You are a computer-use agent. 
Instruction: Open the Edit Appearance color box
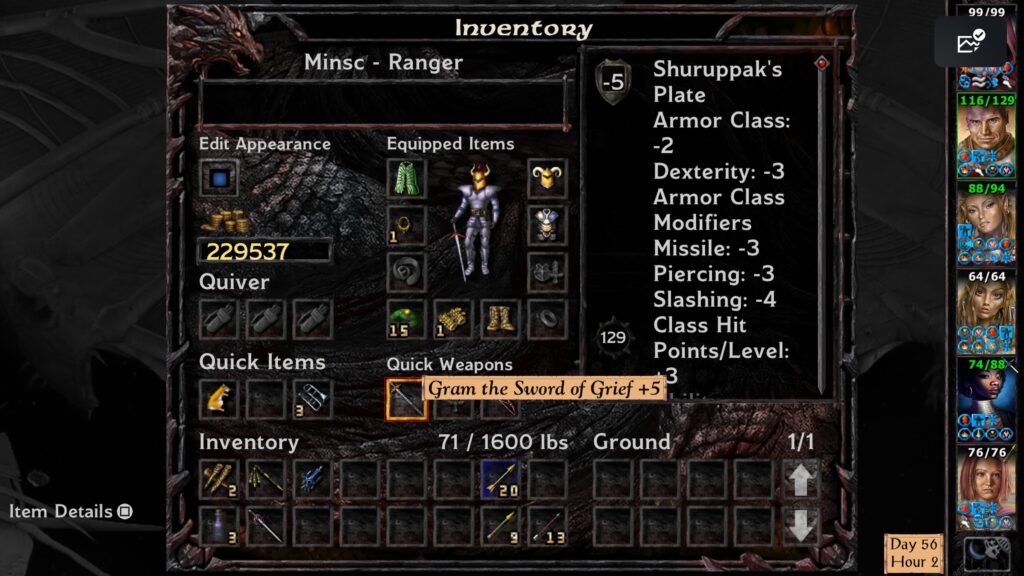point(218,179)
